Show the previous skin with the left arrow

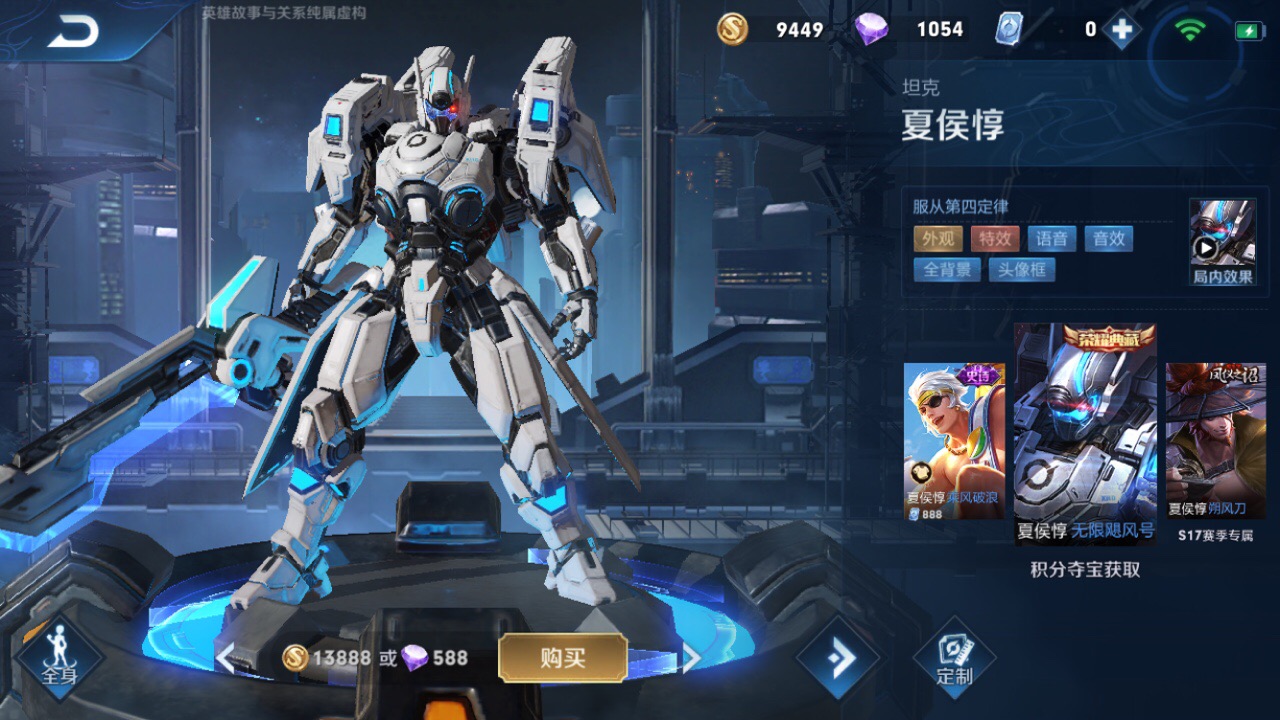tap(226, 658)
